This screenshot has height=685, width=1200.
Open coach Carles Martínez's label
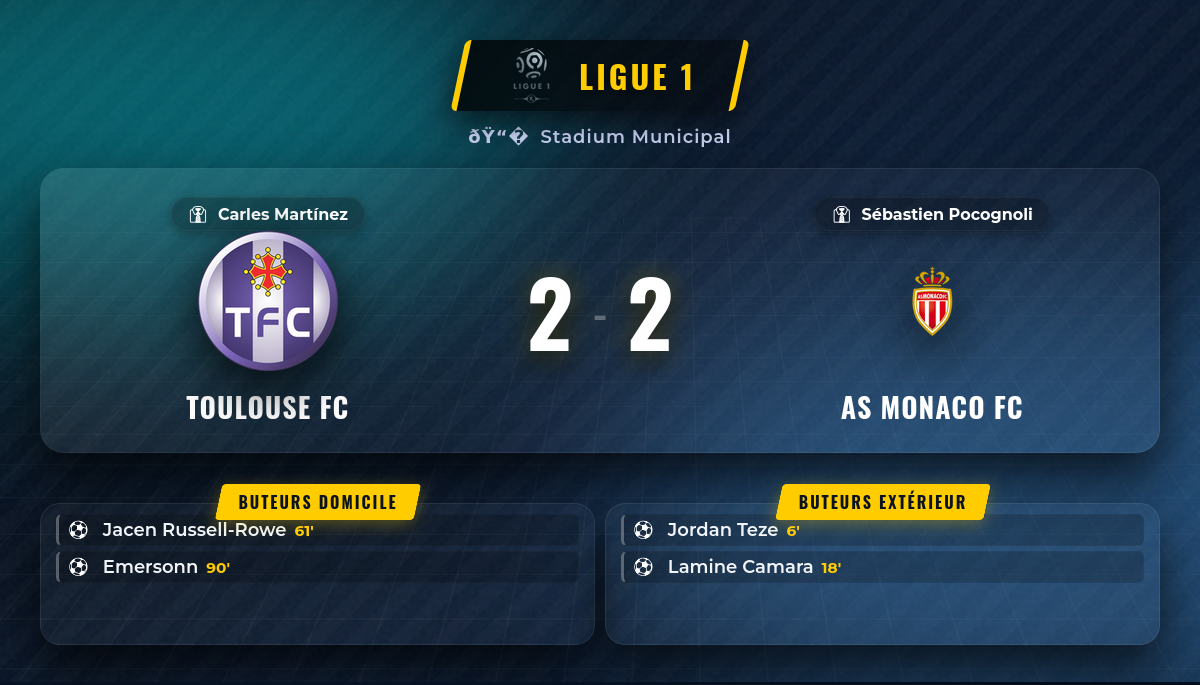click(x=268, y=214)
